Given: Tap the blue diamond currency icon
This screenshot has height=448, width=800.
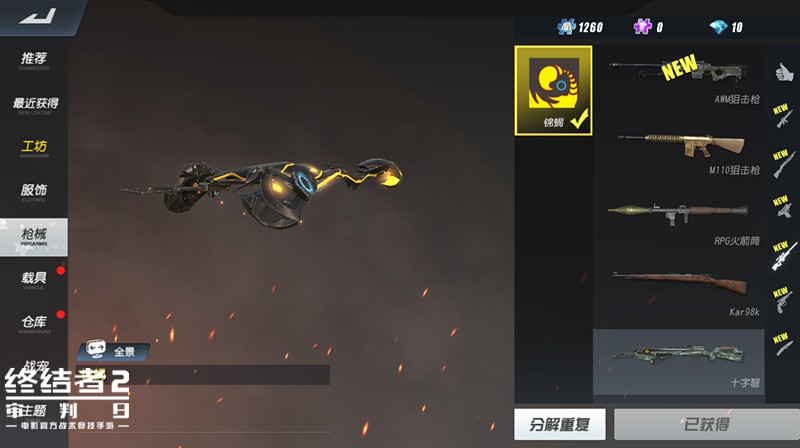Looking at the screenshot, I should click(x=717, y=27).
